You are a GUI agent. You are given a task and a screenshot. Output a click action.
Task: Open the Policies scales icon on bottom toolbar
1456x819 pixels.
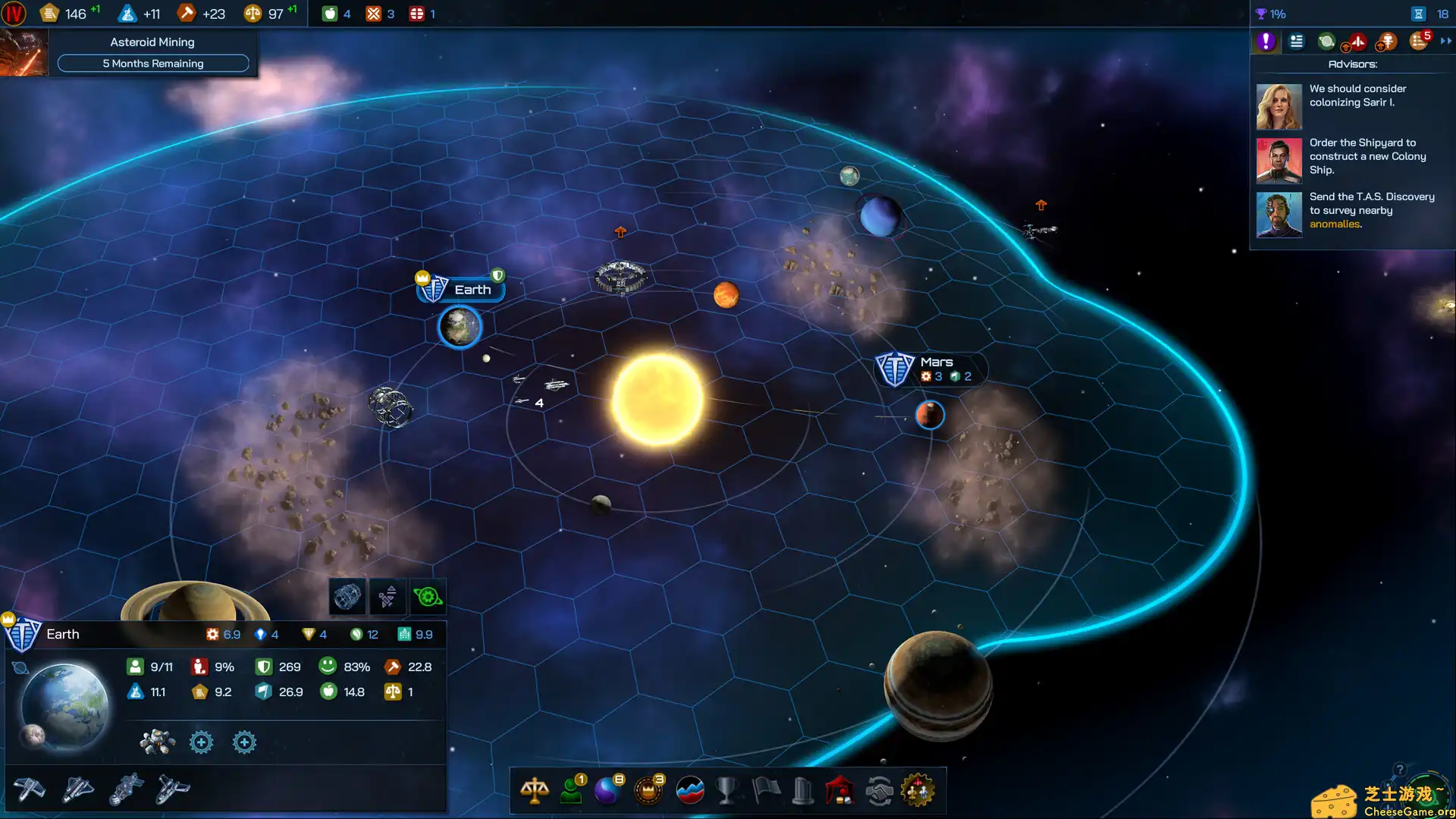(535, 790)
